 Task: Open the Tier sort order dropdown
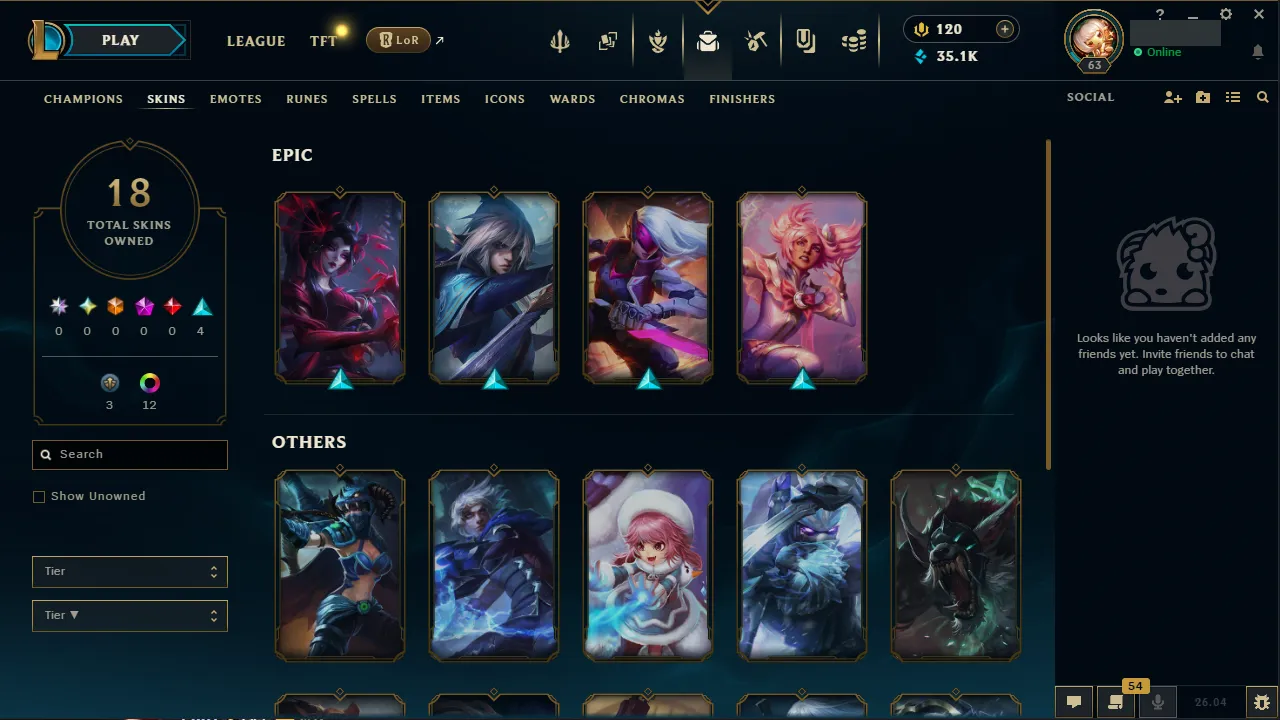click(x=129, y=615)
